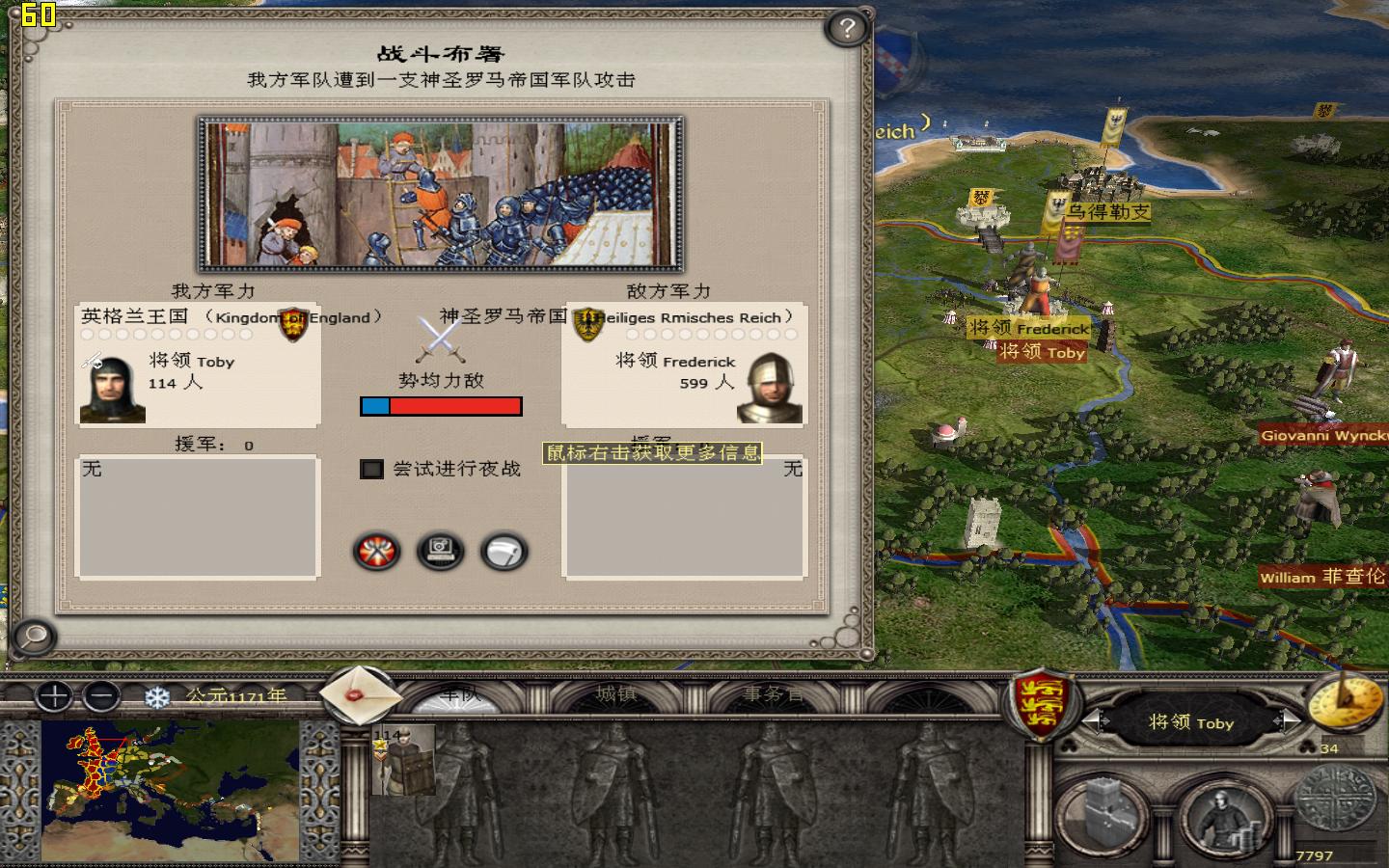Image resolution: width=1389 pixels, height=868 pixels.
Task: Select the red crossed-swords attack battle icon
Action: (375, 552)
